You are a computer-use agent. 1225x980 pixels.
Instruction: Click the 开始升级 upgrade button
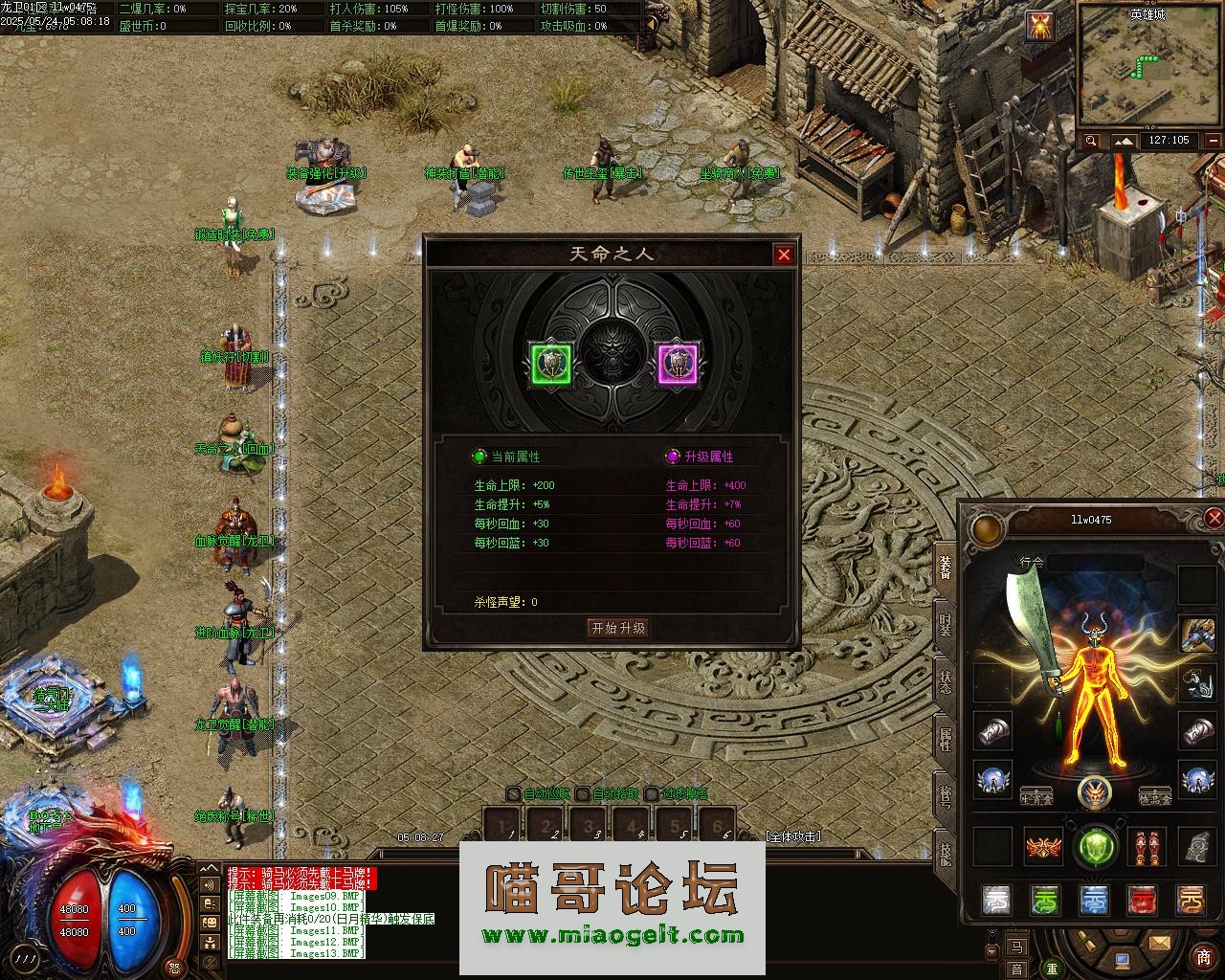click(618, 628)
